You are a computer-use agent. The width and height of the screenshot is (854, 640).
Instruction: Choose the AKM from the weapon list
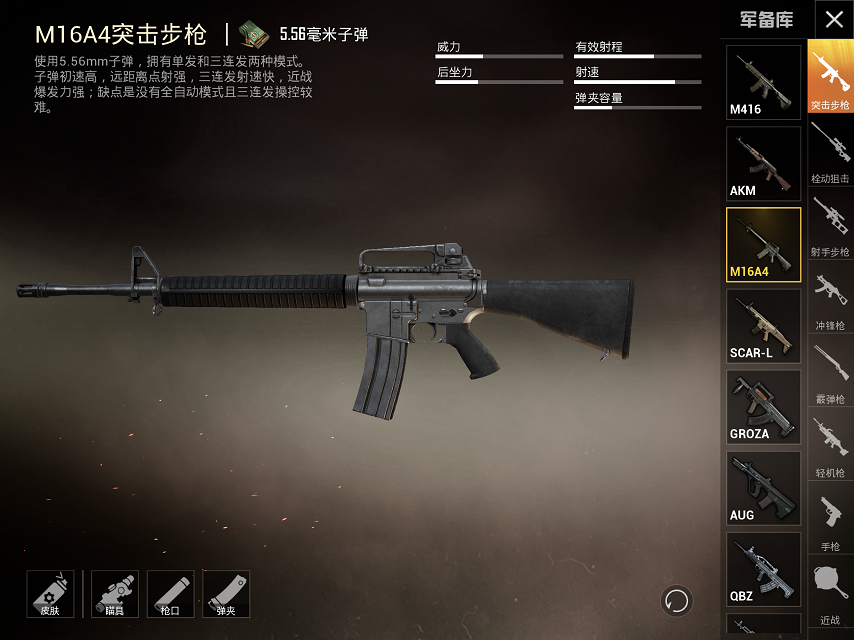pyautogui.click(x=763, y=163)
